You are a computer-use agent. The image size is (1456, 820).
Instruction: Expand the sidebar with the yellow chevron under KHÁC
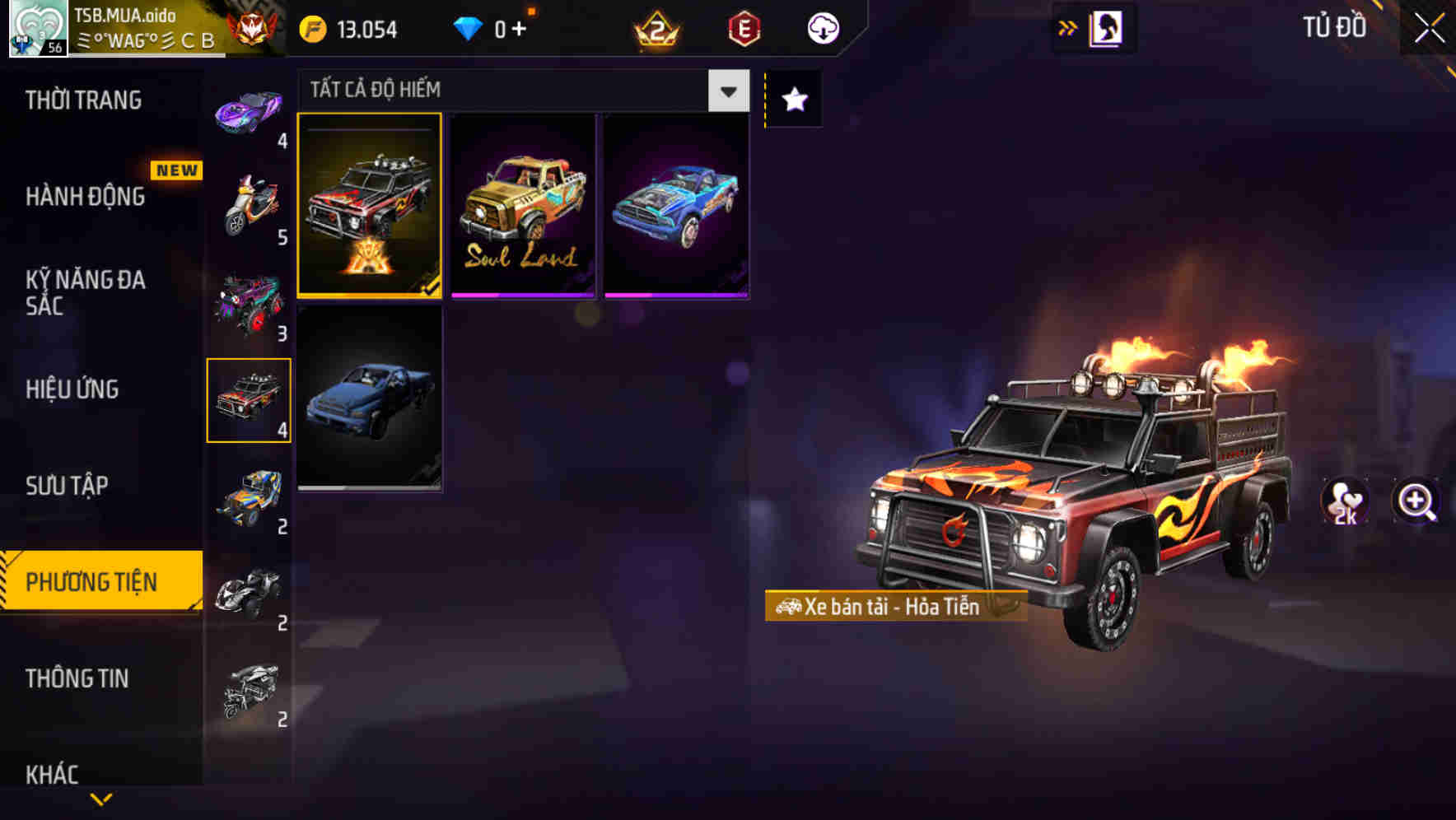pyautogui.click(x=99, y=799)
